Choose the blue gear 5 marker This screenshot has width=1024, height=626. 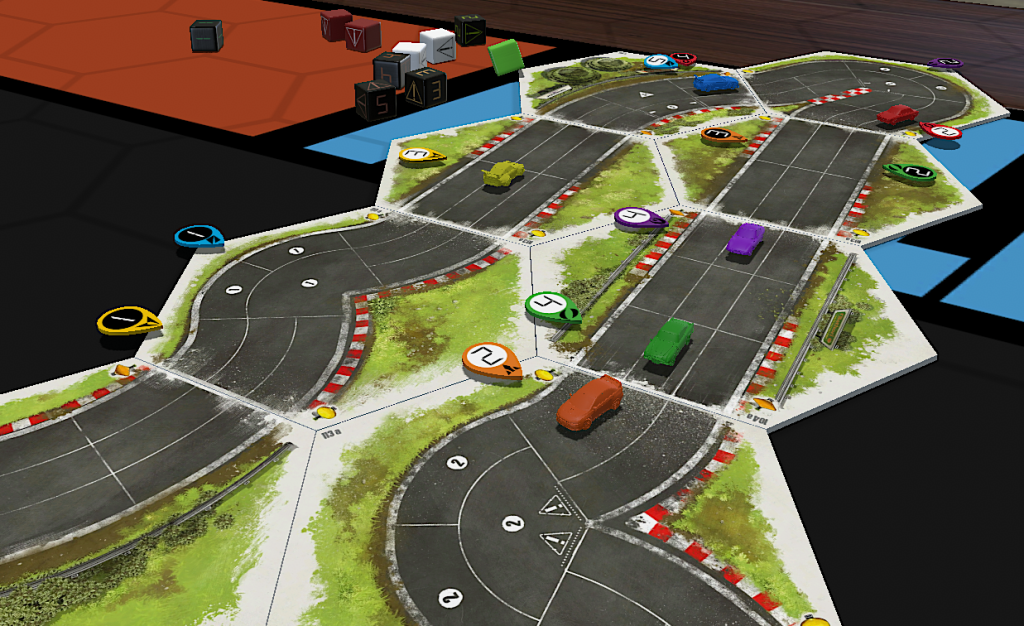tap(659, 62)
